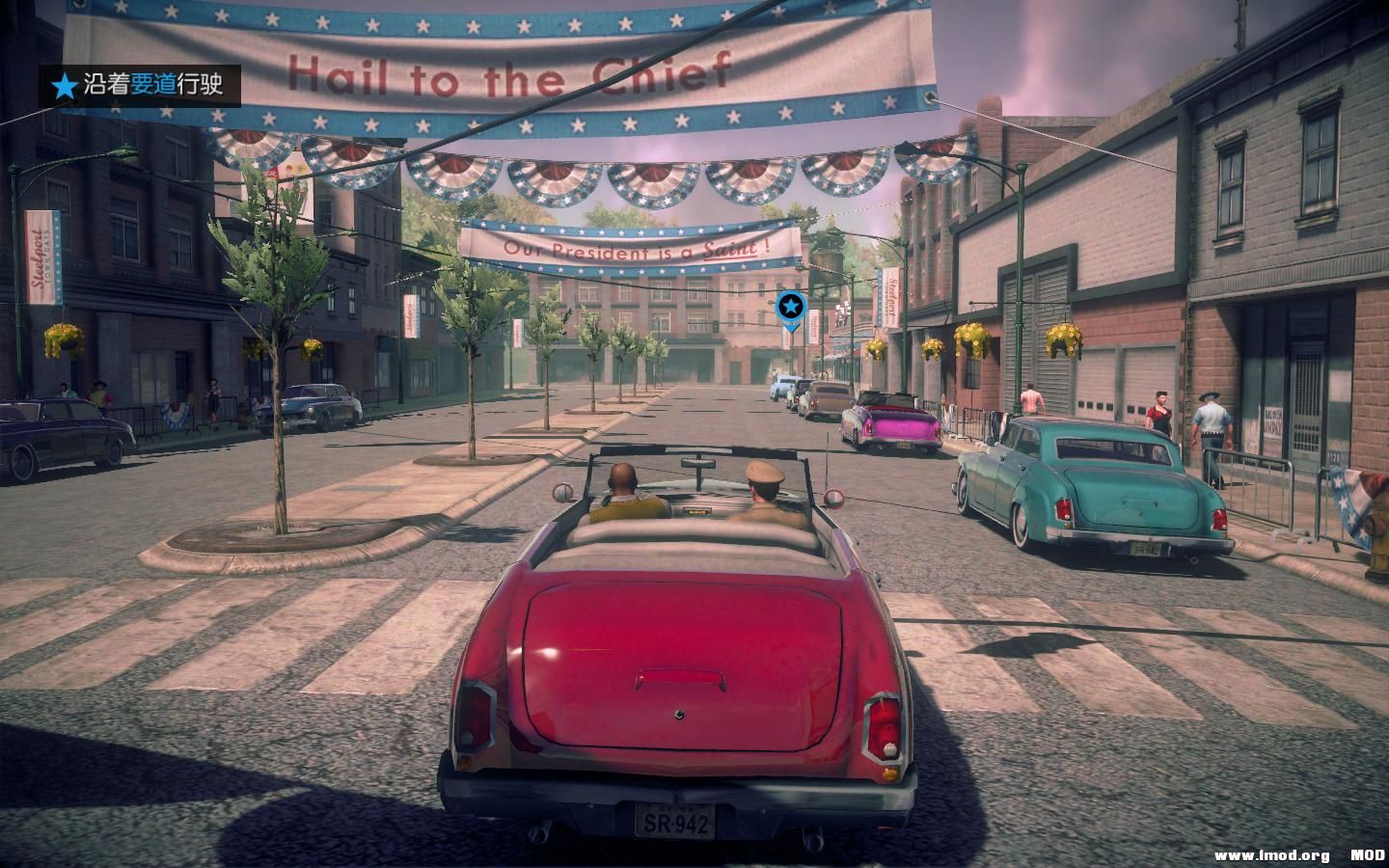1389x868 pixels.
Task: Toggle the teal sedan's SR-4E plate
Action: (1148, 547)
